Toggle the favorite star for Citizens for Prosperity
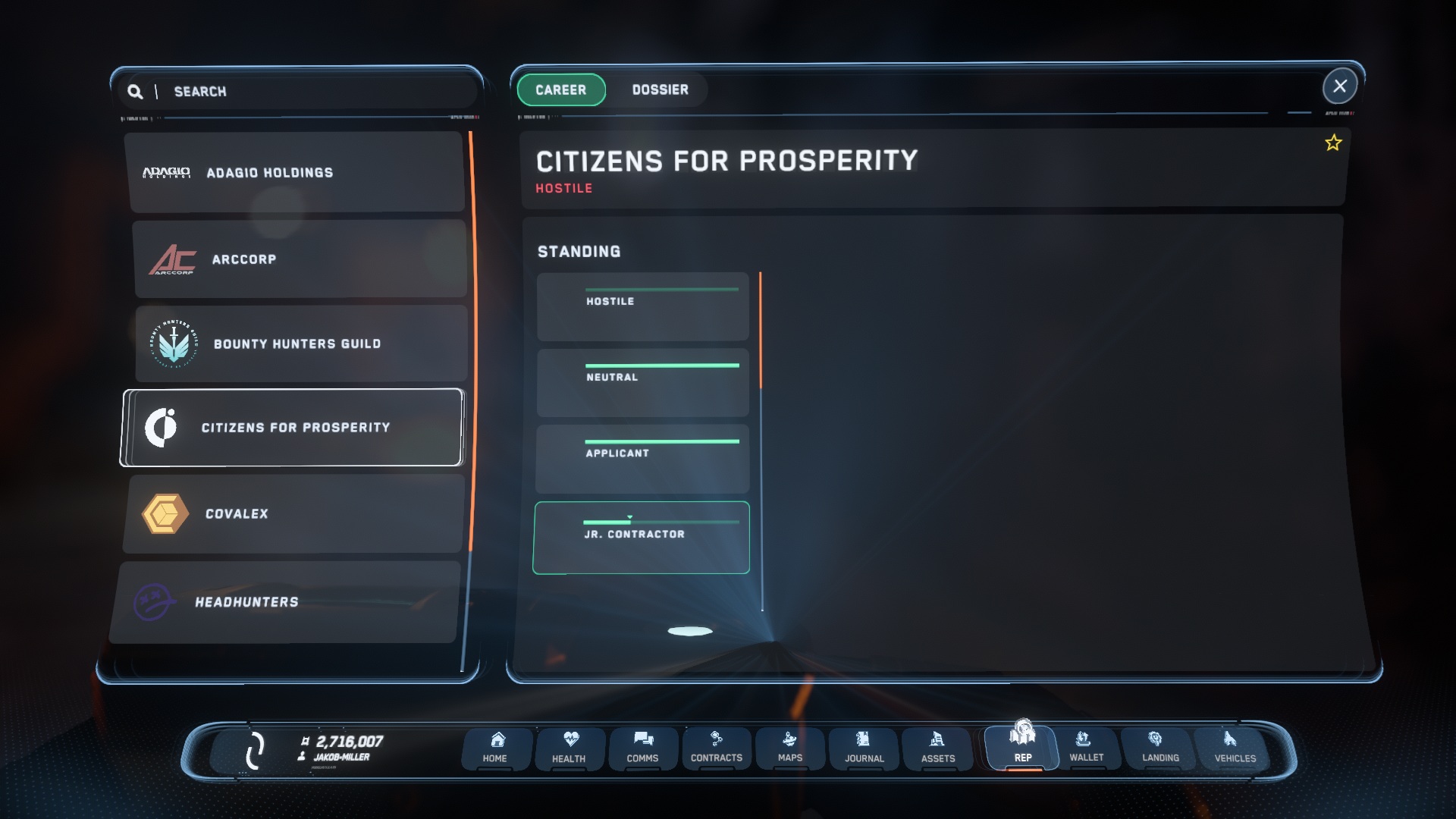Screen dimensions: 1456x819 click(1332, 143)
